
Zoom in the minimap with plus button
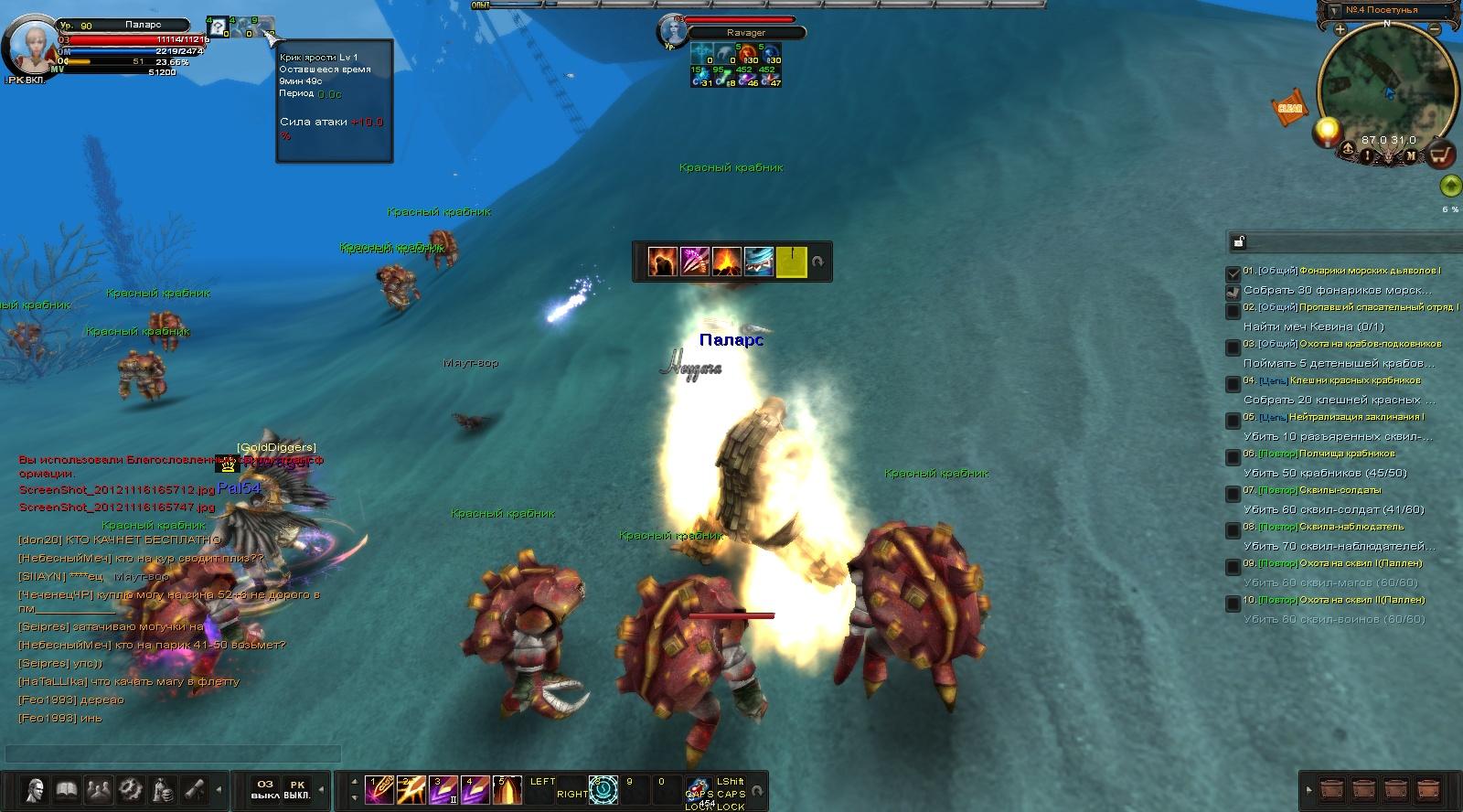(1340, 29)
